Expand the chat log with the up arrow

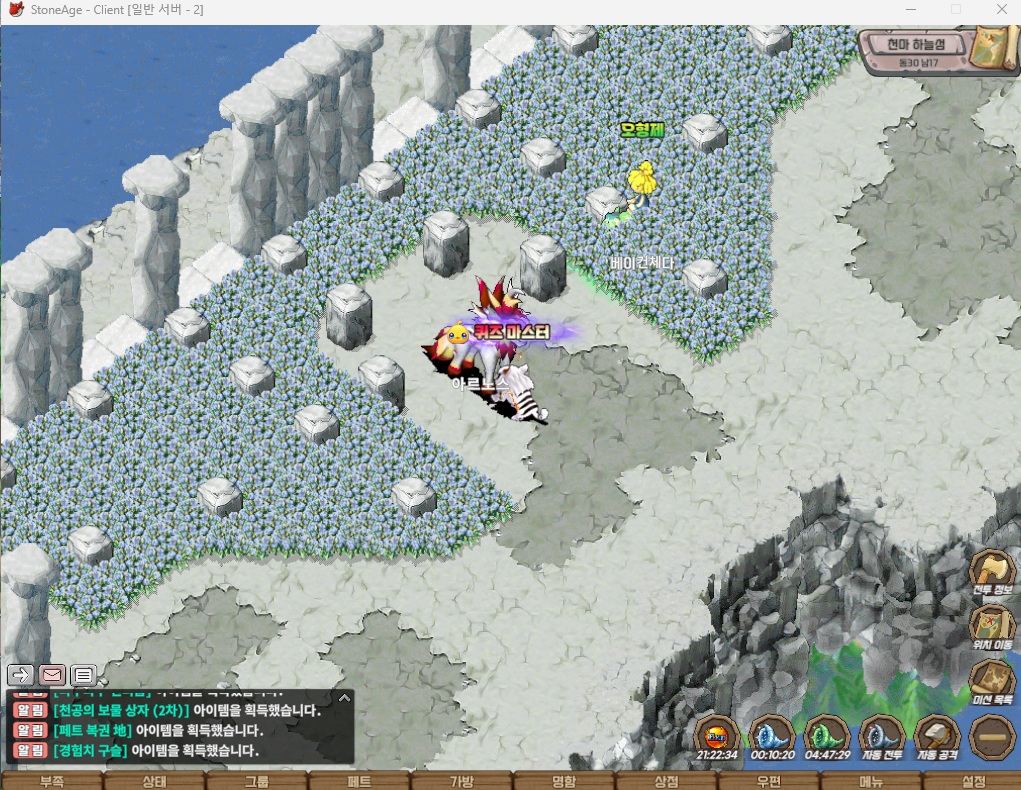(x=344, y=698)
